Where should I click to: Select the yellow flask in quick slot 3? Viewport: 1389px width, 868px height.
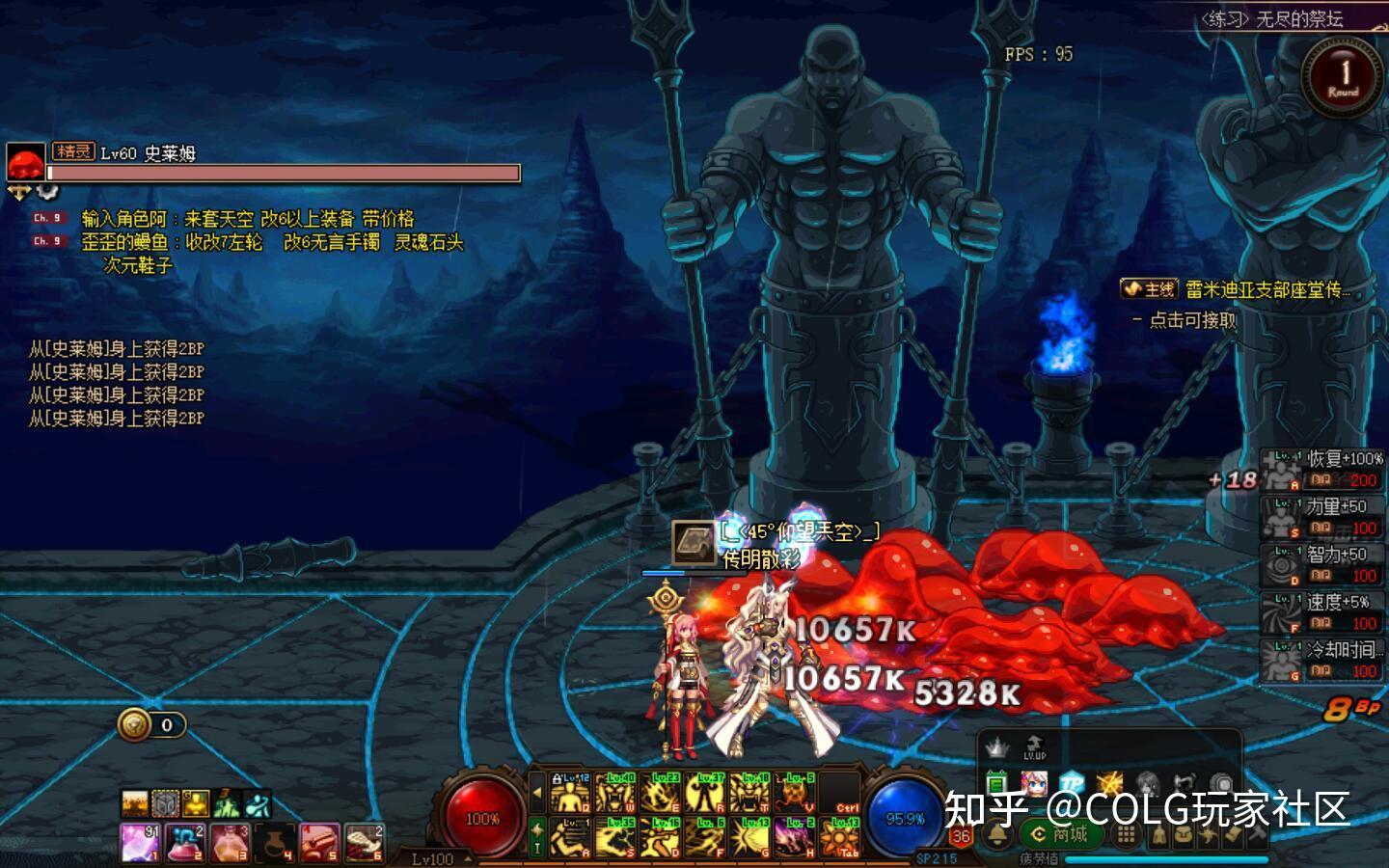pos(229,842)
